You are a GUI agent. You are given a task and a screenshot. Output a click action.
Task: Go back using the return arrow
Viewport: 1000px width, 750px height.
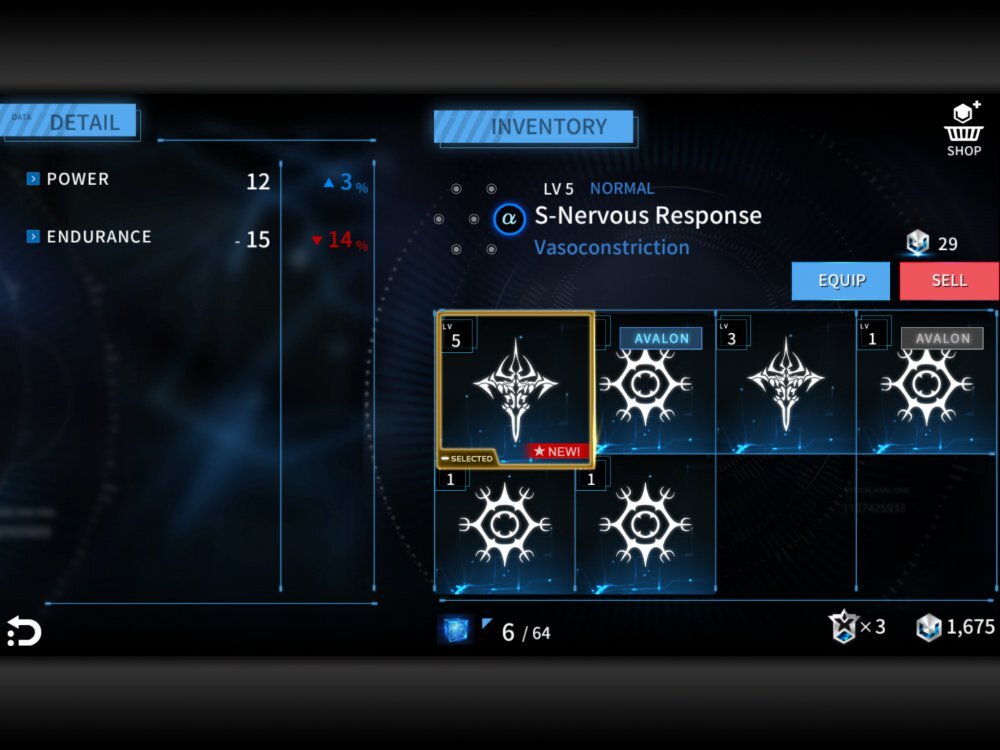point(24,631)
